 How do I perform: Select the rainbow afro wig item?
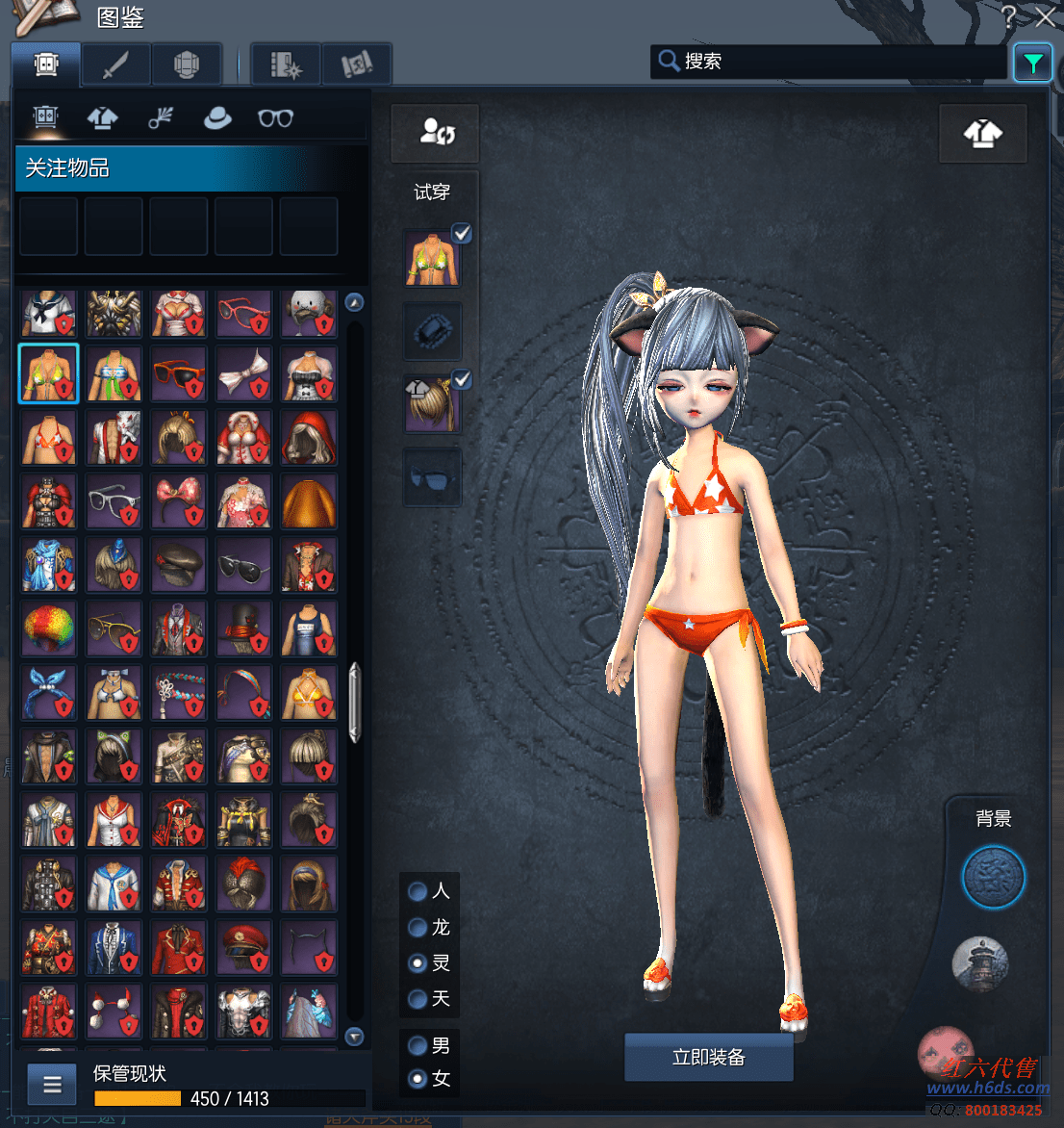coord(48,628)
